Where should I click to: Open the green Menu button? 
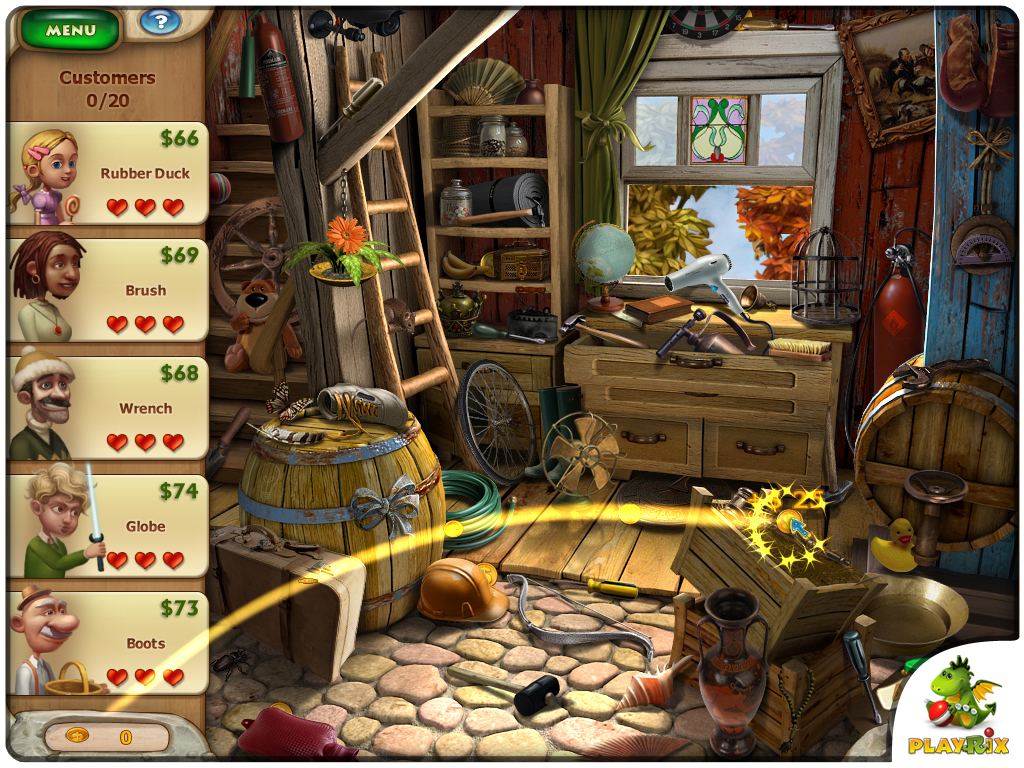point(70,30)
